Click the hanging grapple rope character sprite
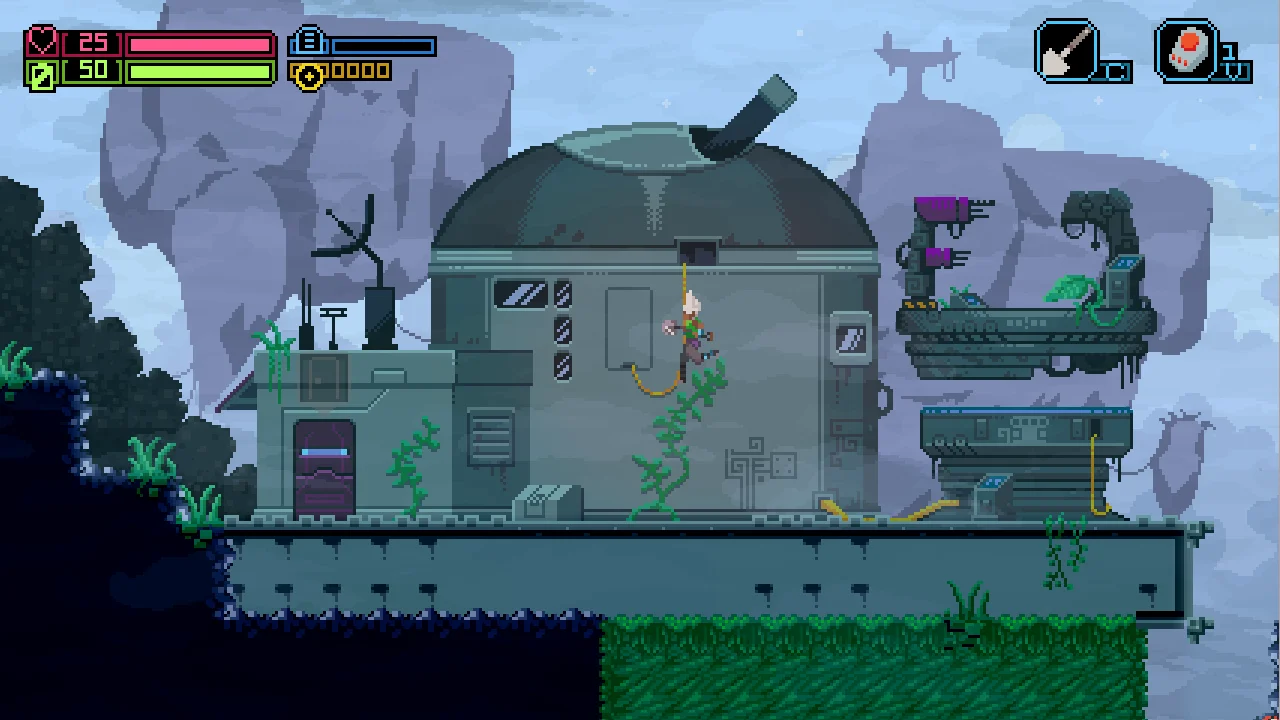1280x720 pixels. pyautogui.click(x=692, y=320)
